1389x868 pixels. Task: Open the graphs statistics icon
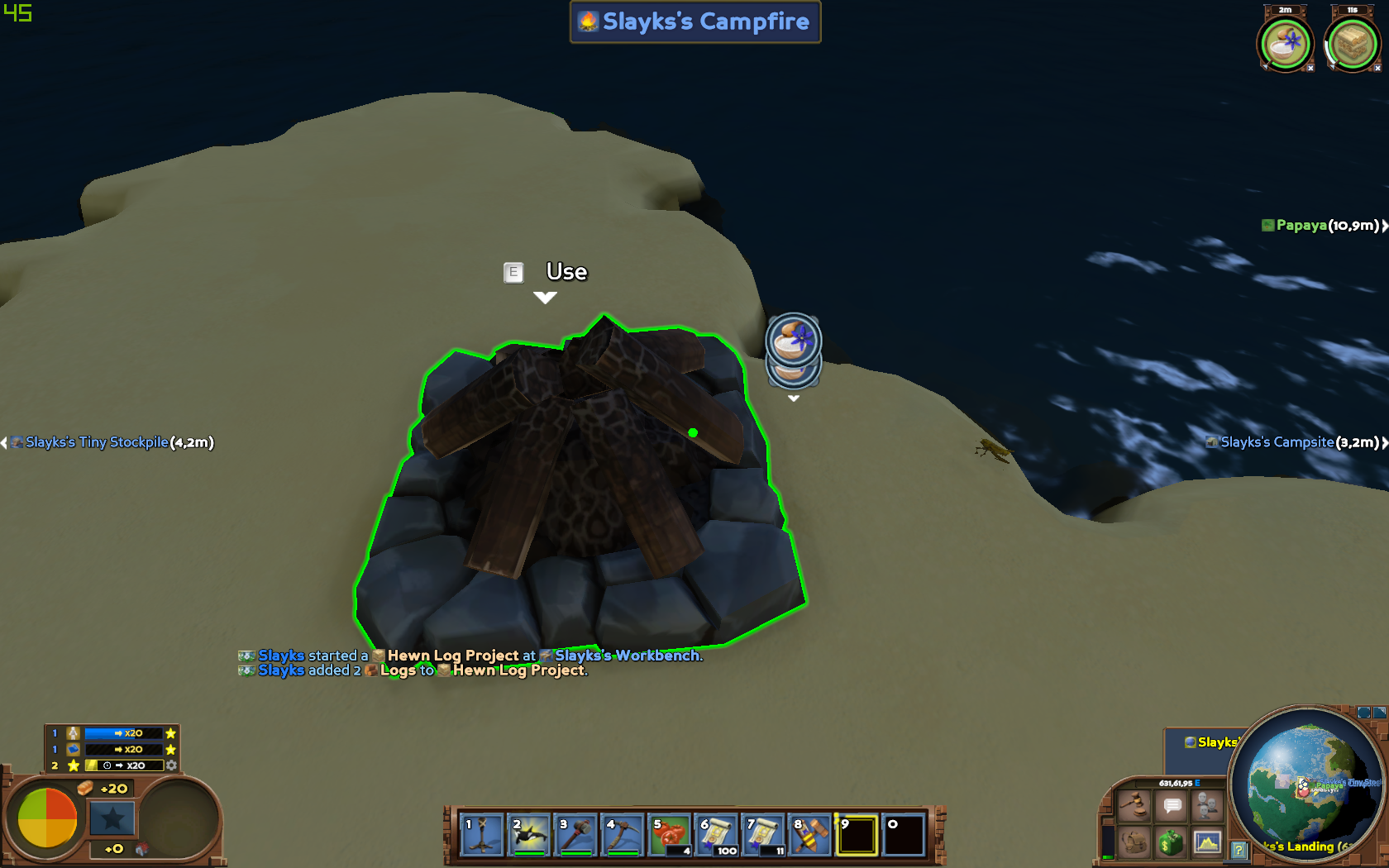point(1207,842)
